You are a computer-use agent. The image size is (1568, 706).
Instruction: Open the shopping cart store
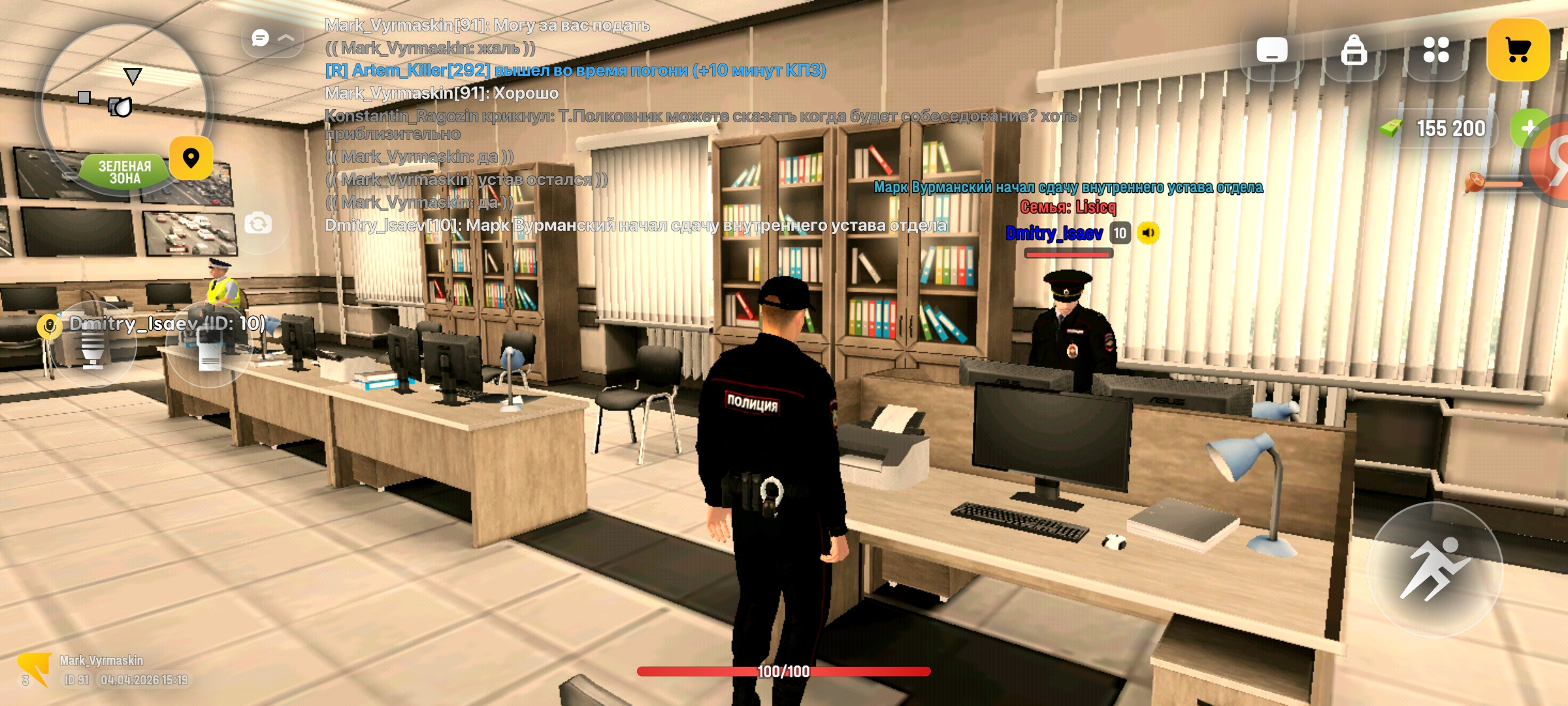click(1521, 50)
